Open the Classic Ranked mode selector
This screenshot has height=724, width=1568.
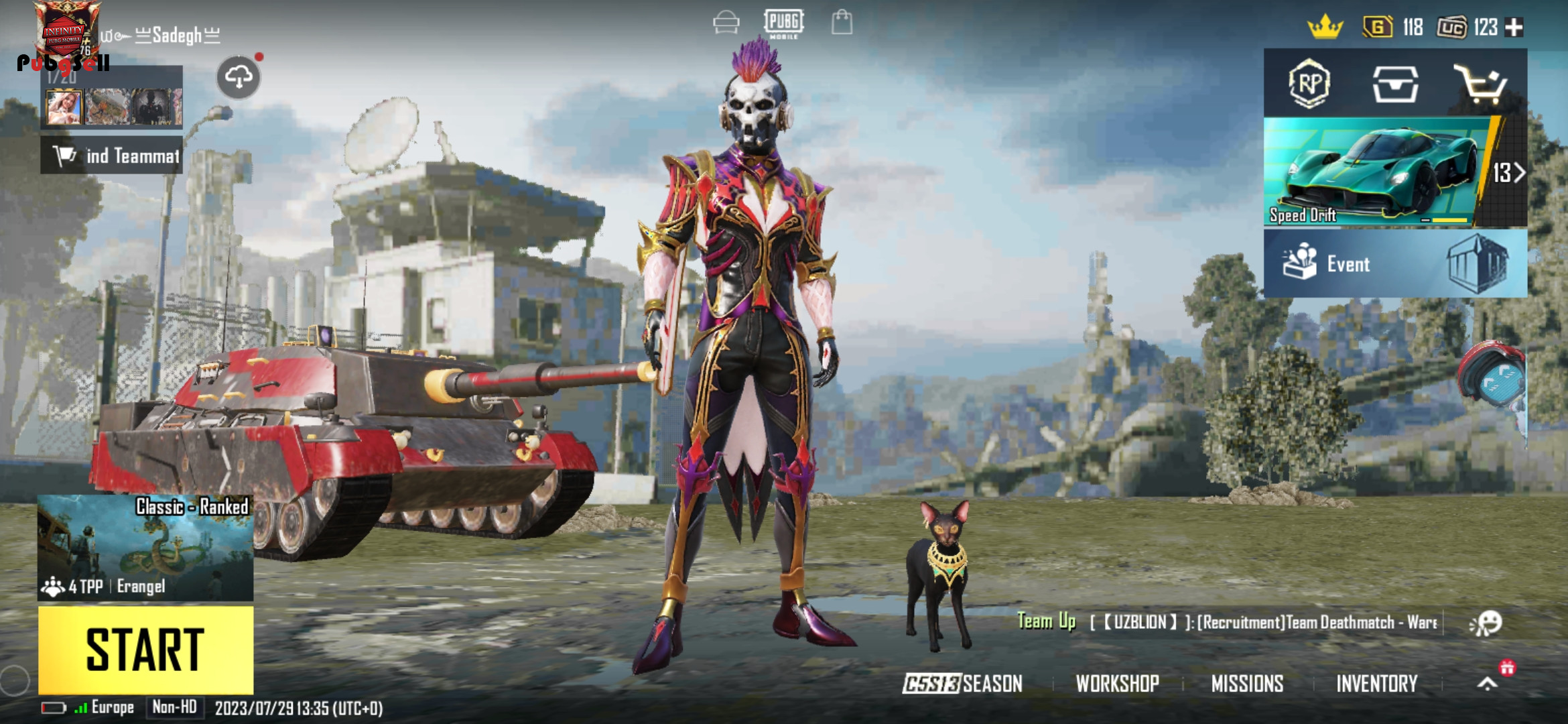point(145,547)
